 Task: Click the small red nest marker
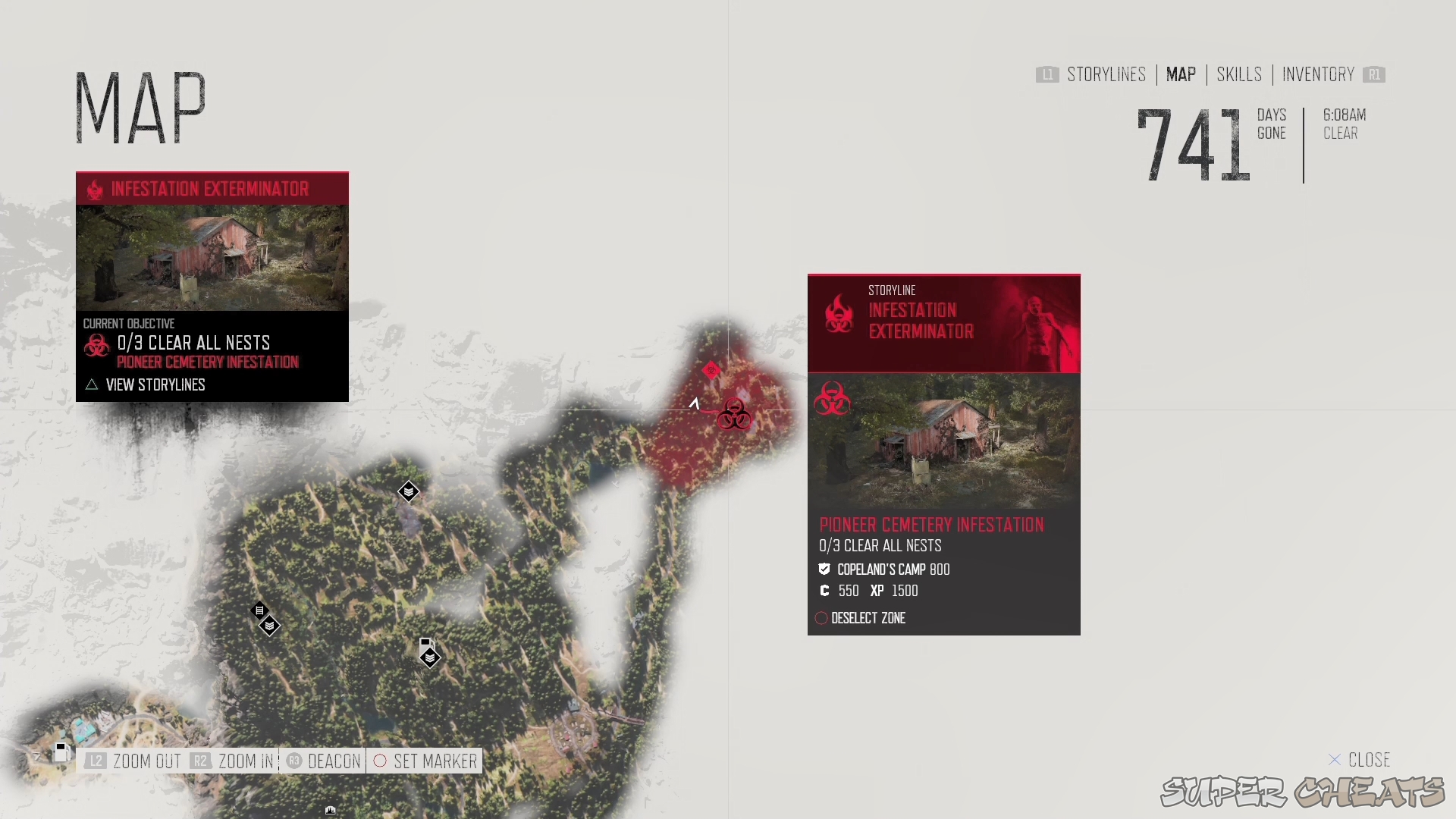point(711,370)
